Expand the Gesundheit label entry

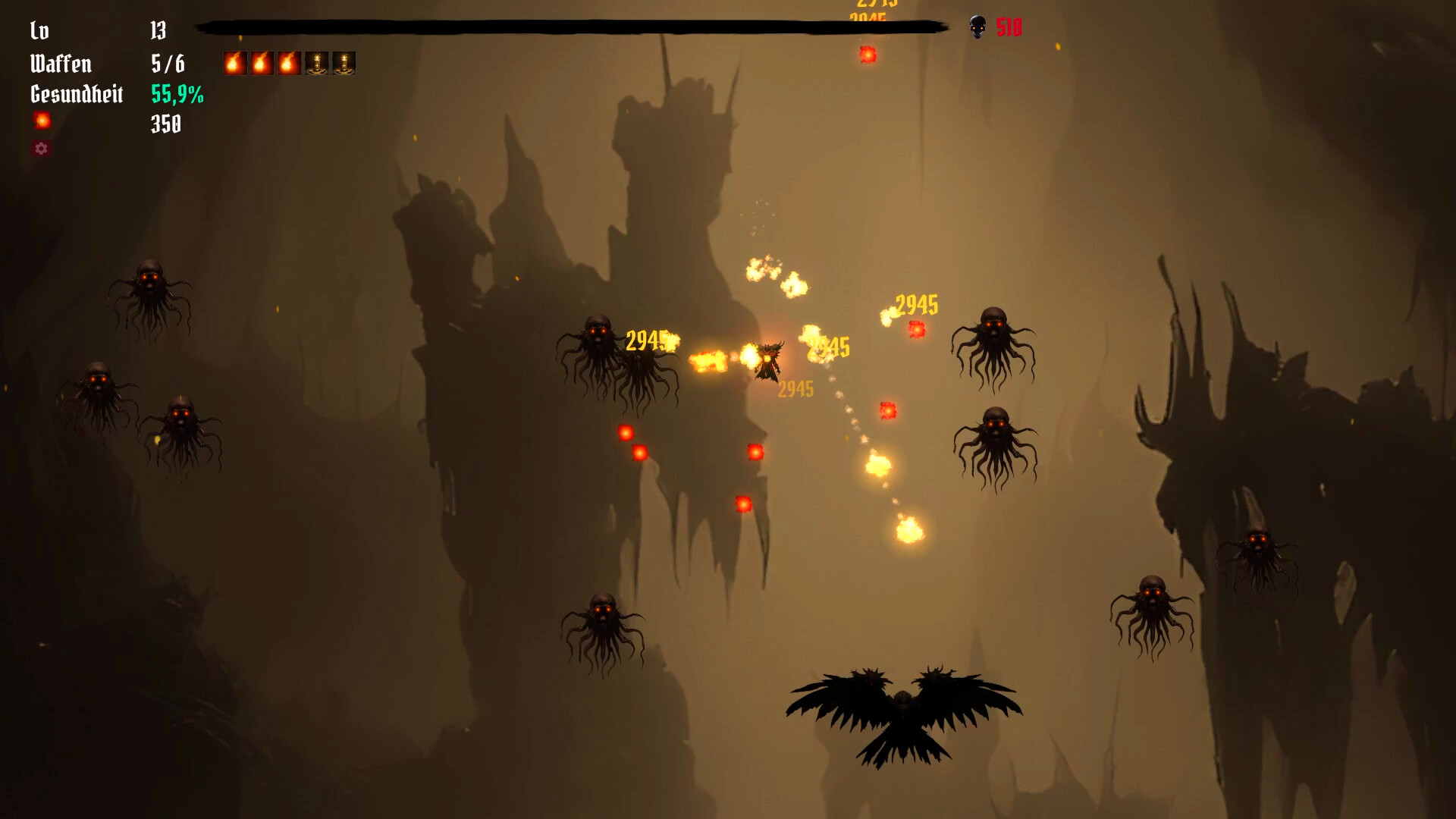pyautogui.click(x=76, y=96)
